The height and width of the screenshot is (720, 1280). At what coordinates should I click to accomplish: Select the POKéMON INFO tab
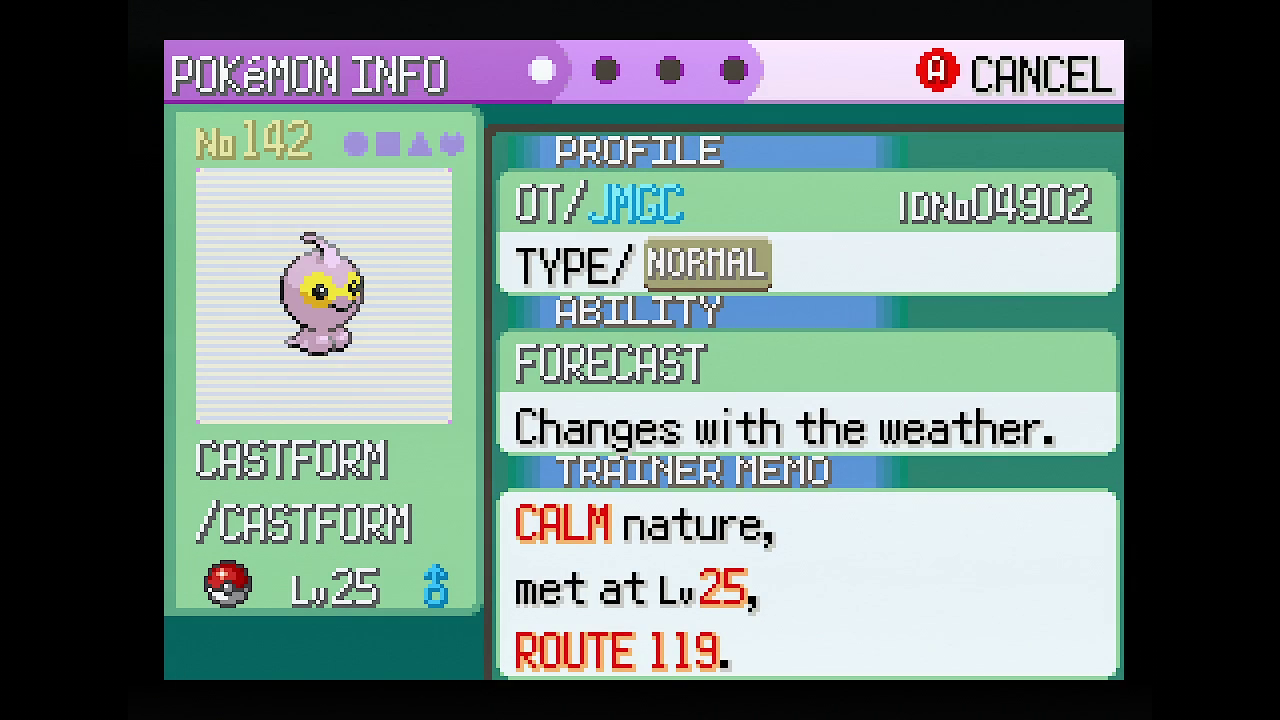[312, 72]
